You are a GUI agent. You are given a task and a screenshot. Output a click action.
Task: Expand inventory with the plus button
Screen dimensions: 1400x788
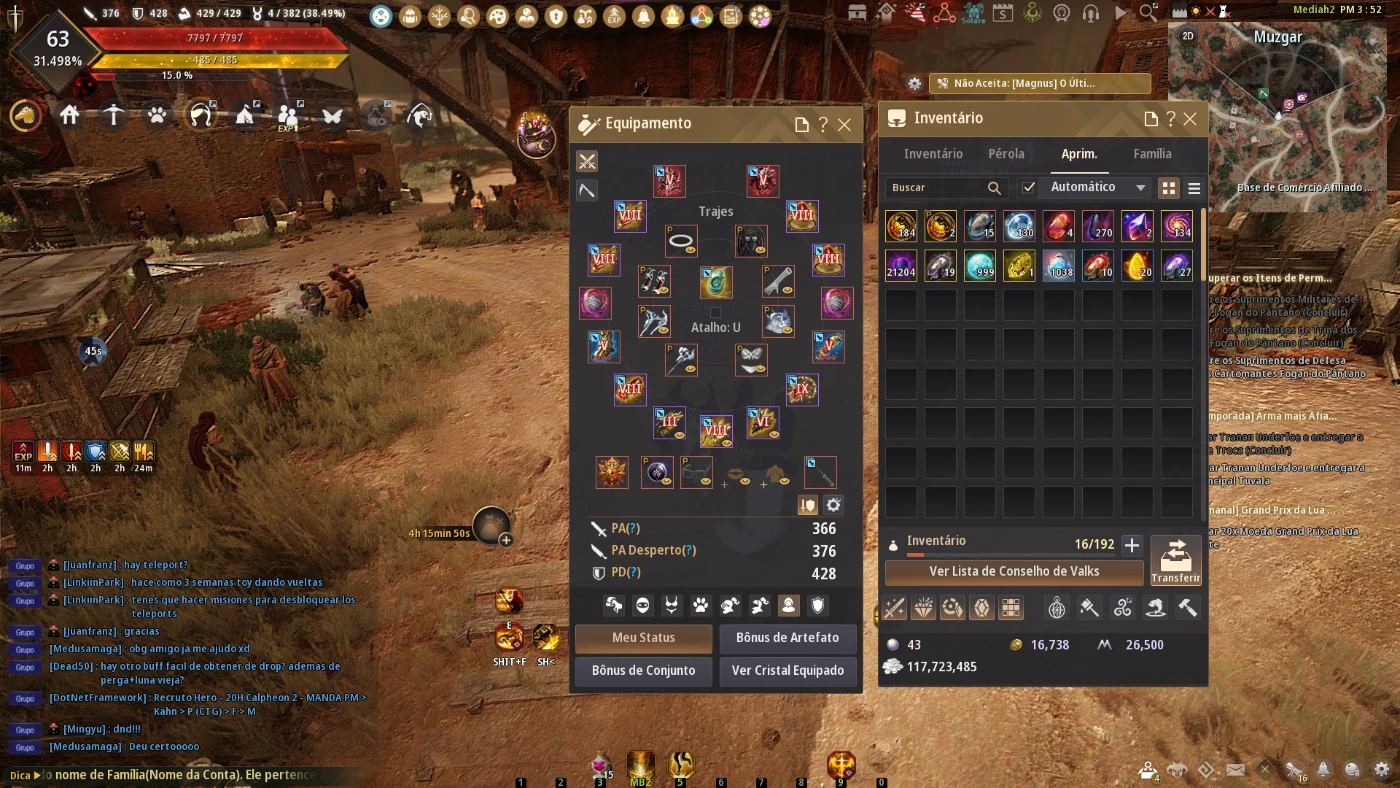pyautogui.click(x=1131, y=545)
